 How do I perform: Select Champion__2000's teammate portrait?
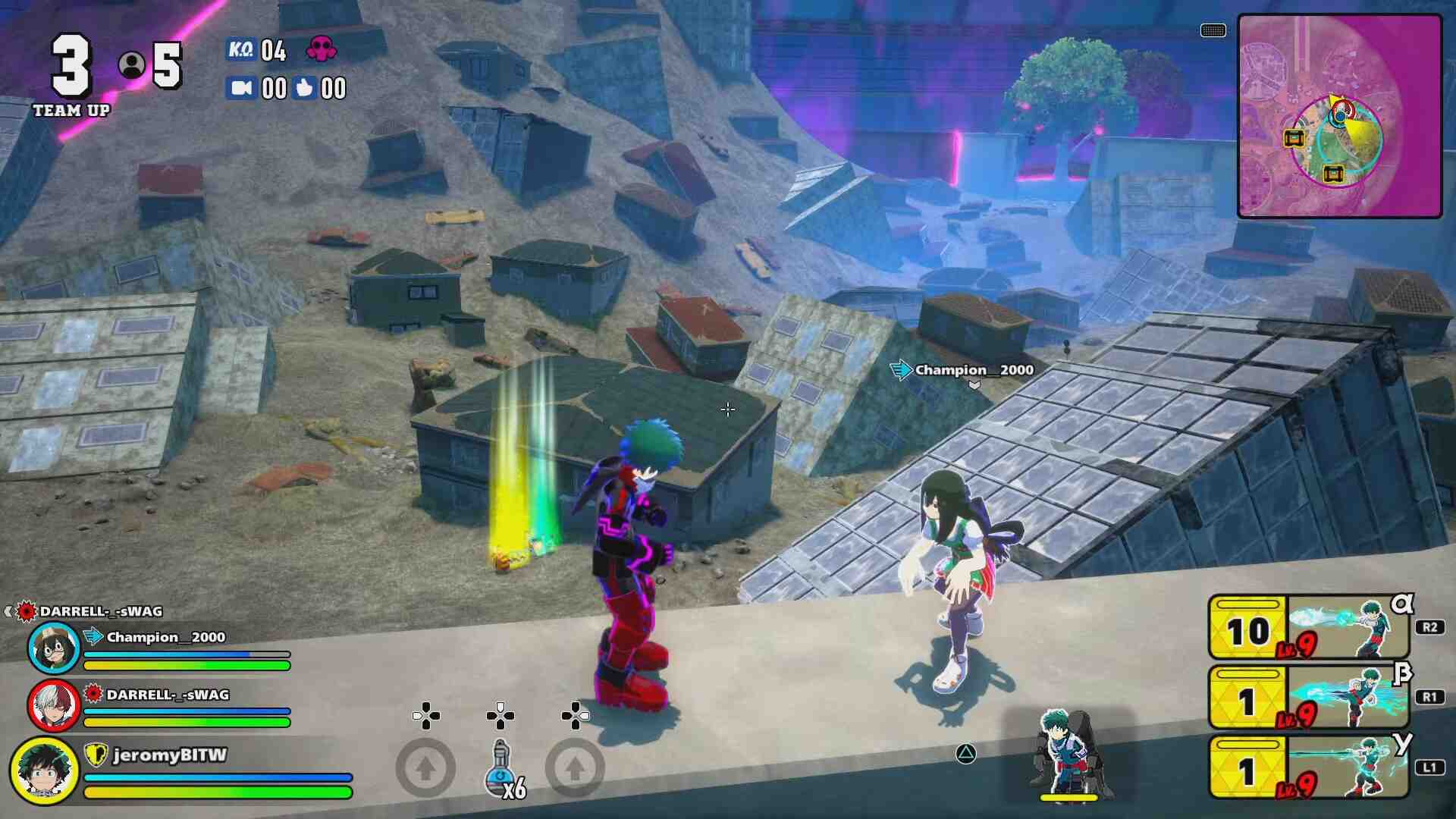(53, 648)
